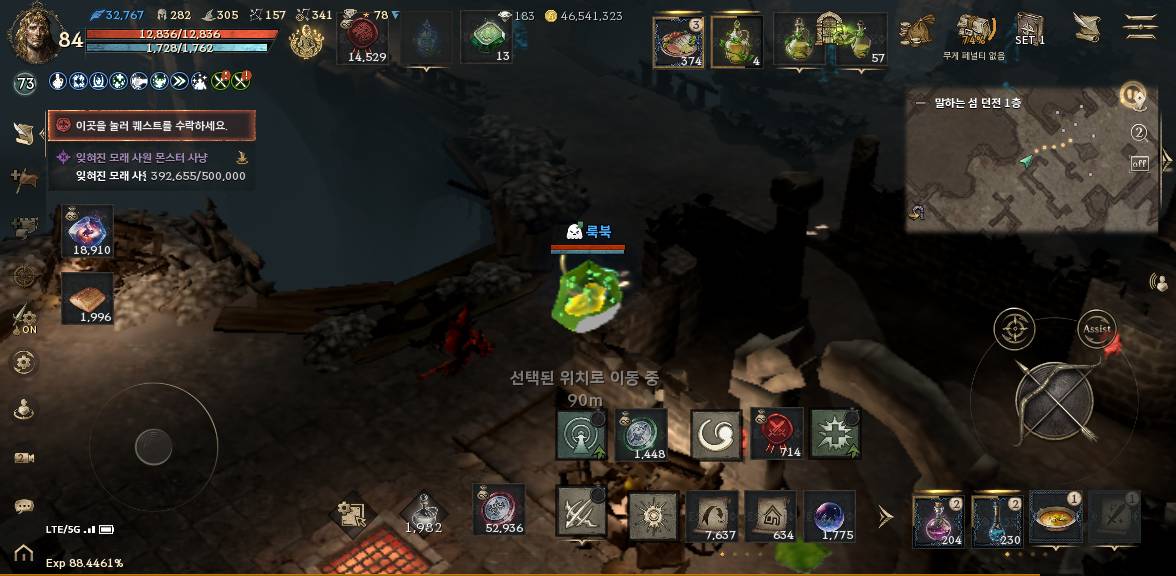The width and height of the screenshot is (1176, 576).
Task: Use the soup bowl consumable slot
Action: pos(1055,517)
